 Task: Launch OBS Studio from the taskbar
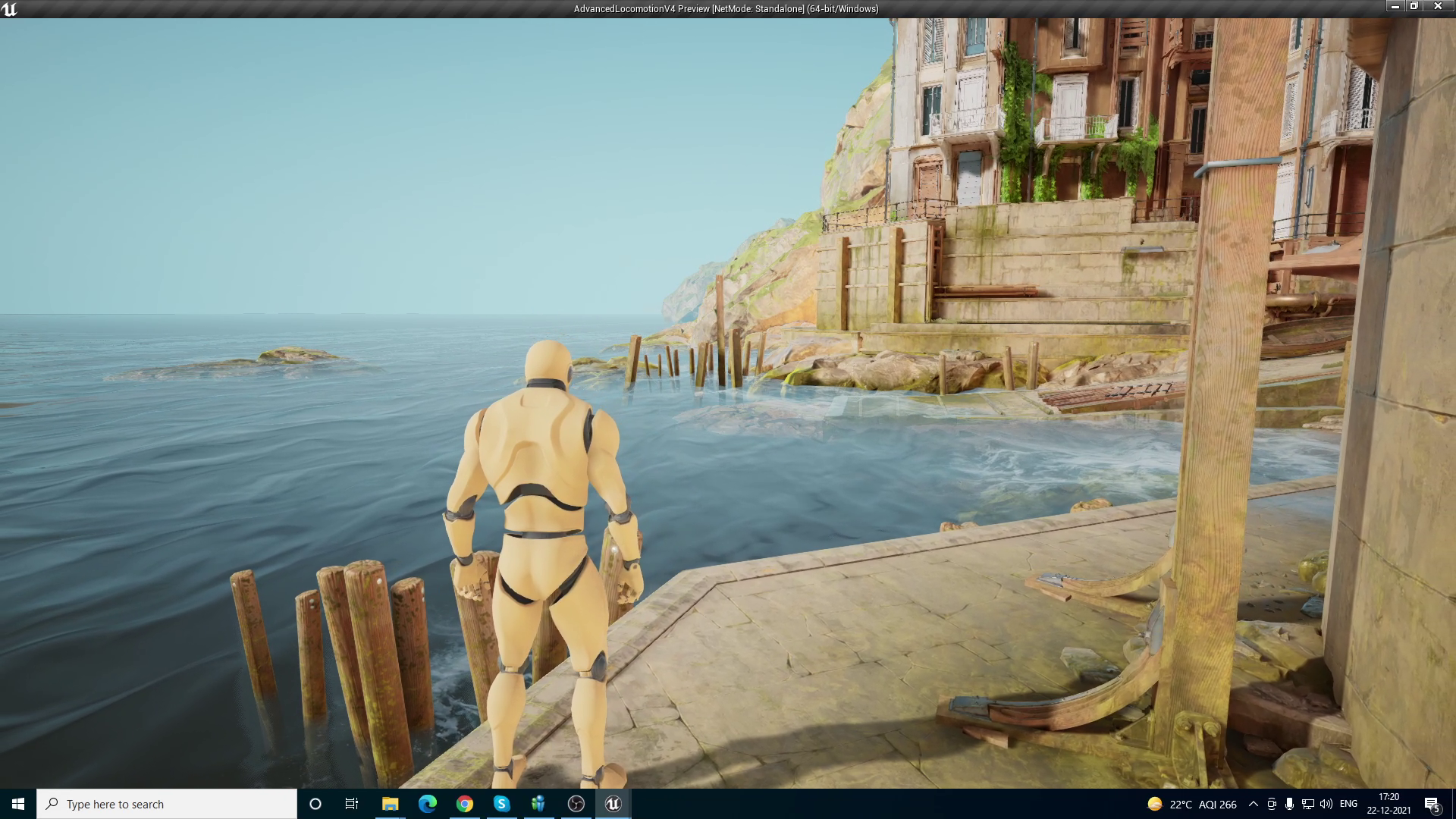(x=576, y=804)
